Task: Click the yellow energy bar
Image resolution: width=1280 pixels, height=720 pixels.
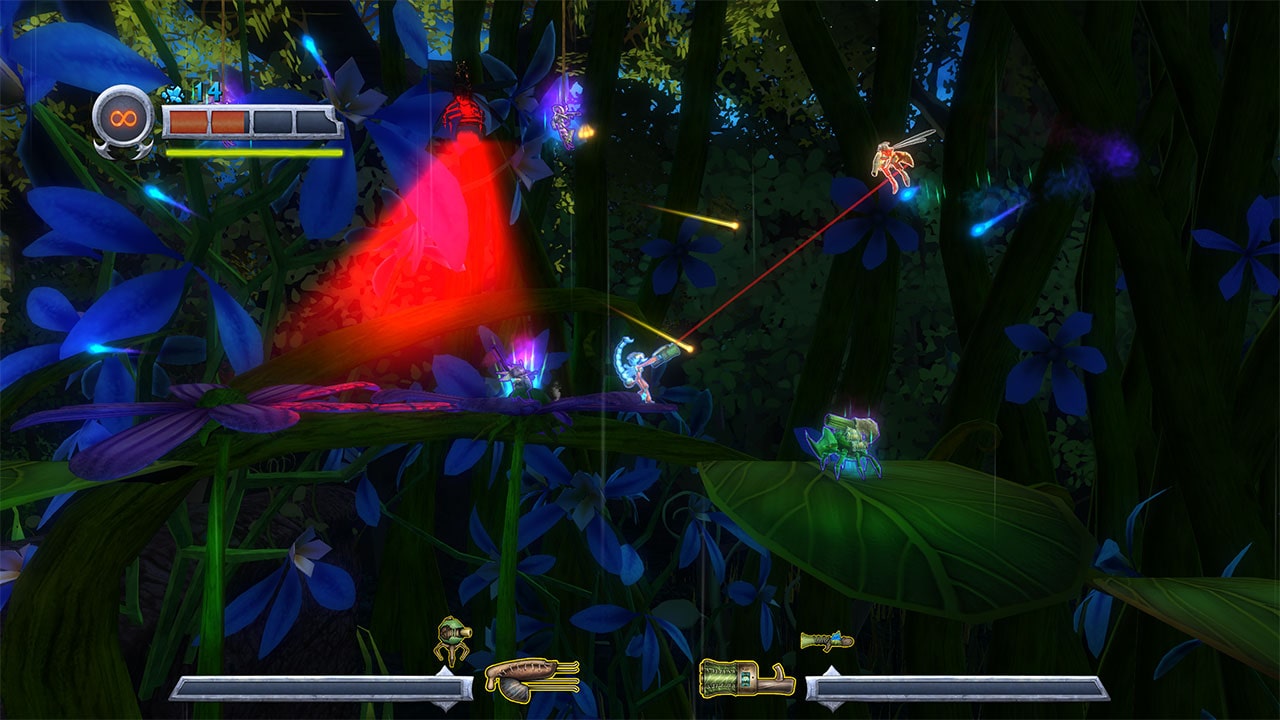Action: tap(252, 152)
